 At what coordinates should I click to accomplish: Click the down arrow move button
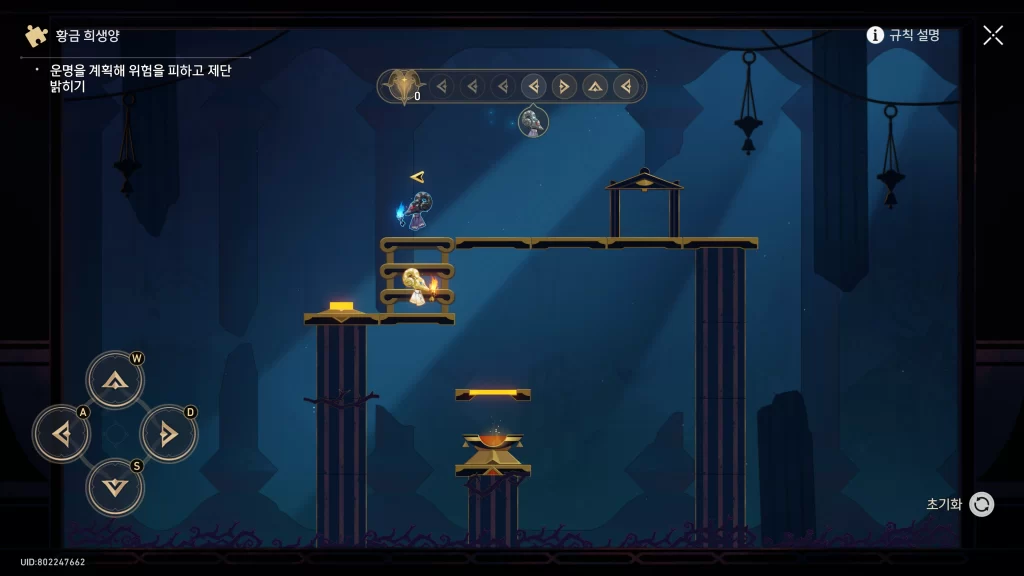click(x=115, y=487)
